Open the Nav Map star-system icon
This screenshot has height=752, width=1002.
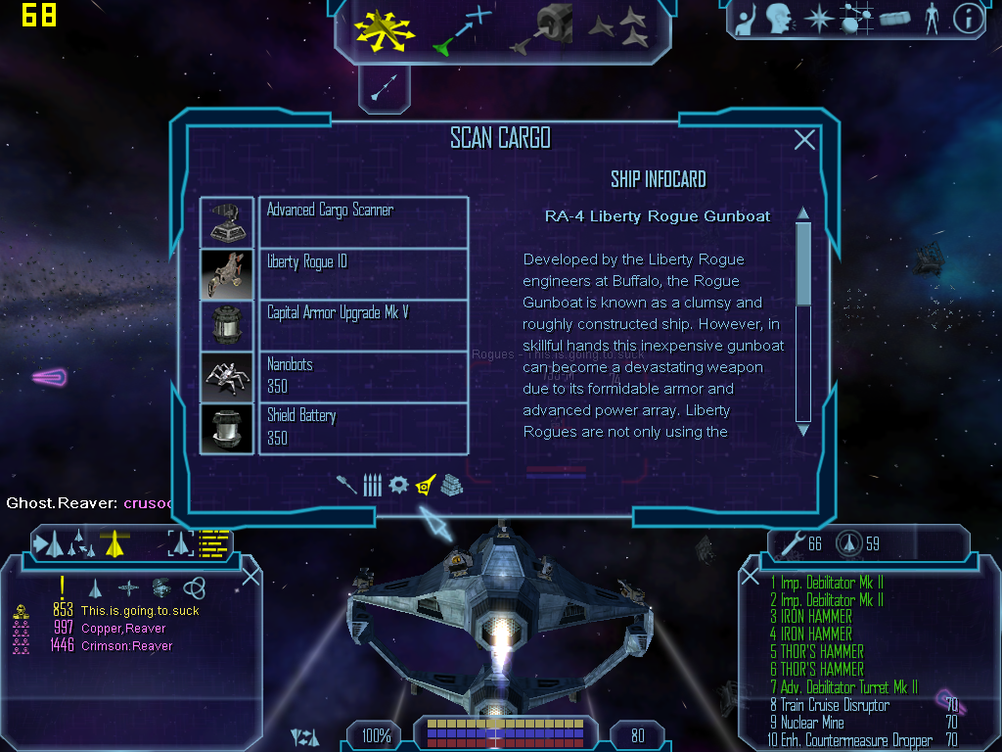[819, 19]
